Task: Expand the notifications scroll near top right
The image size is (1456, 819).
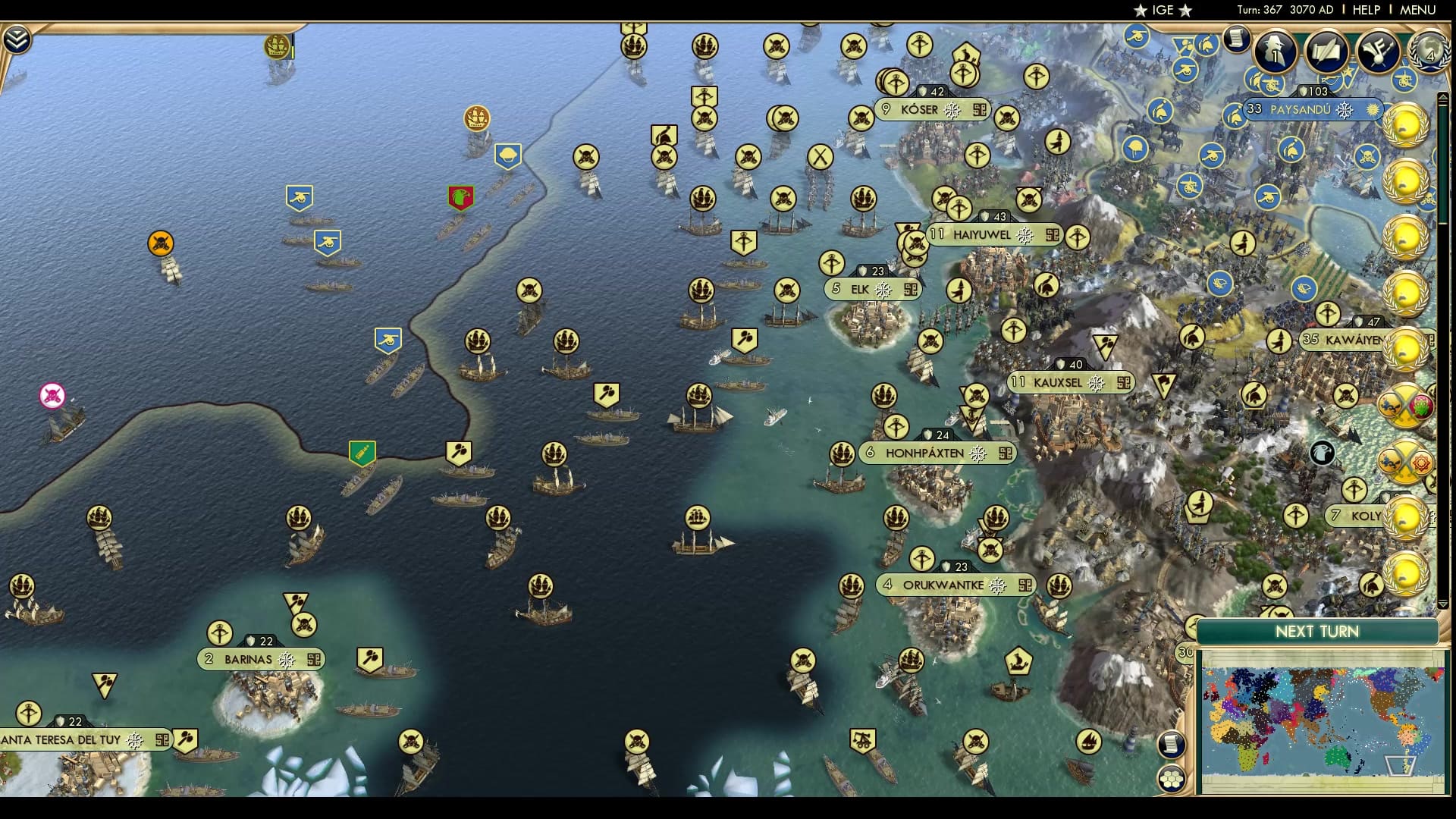Action: [x=1238, y=39]
